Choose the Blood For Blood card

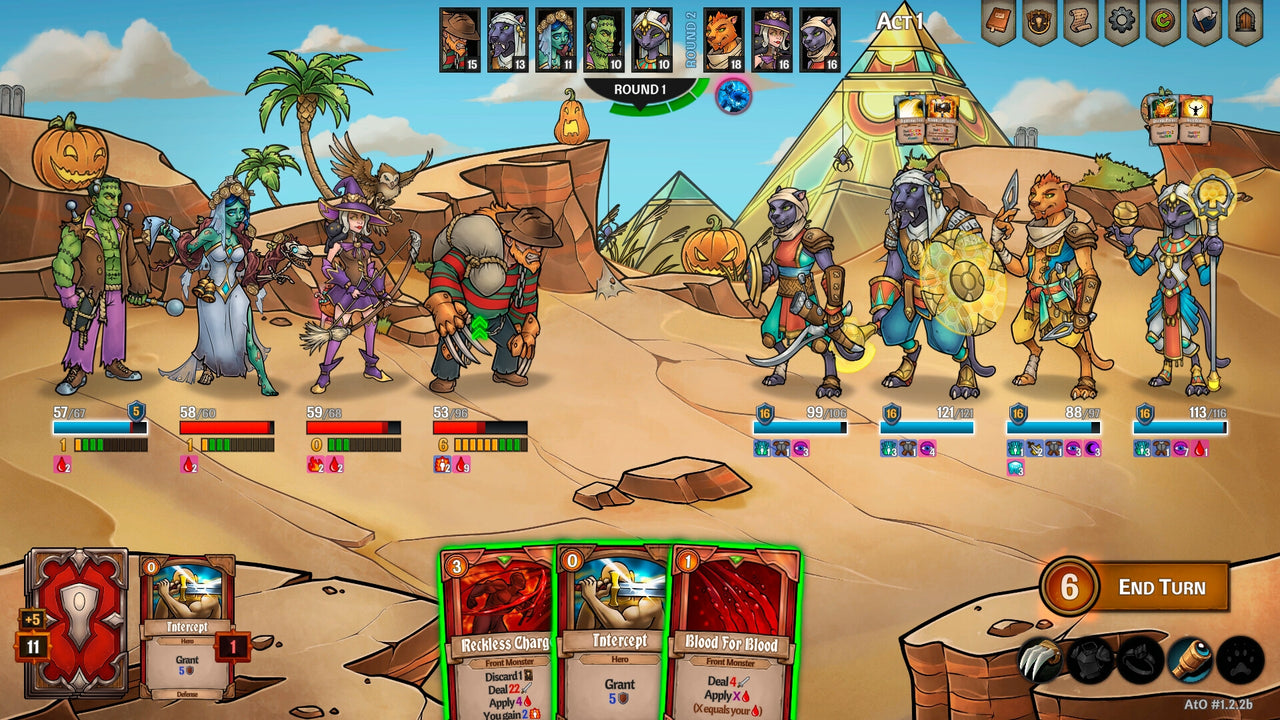(x=734, y=632)
